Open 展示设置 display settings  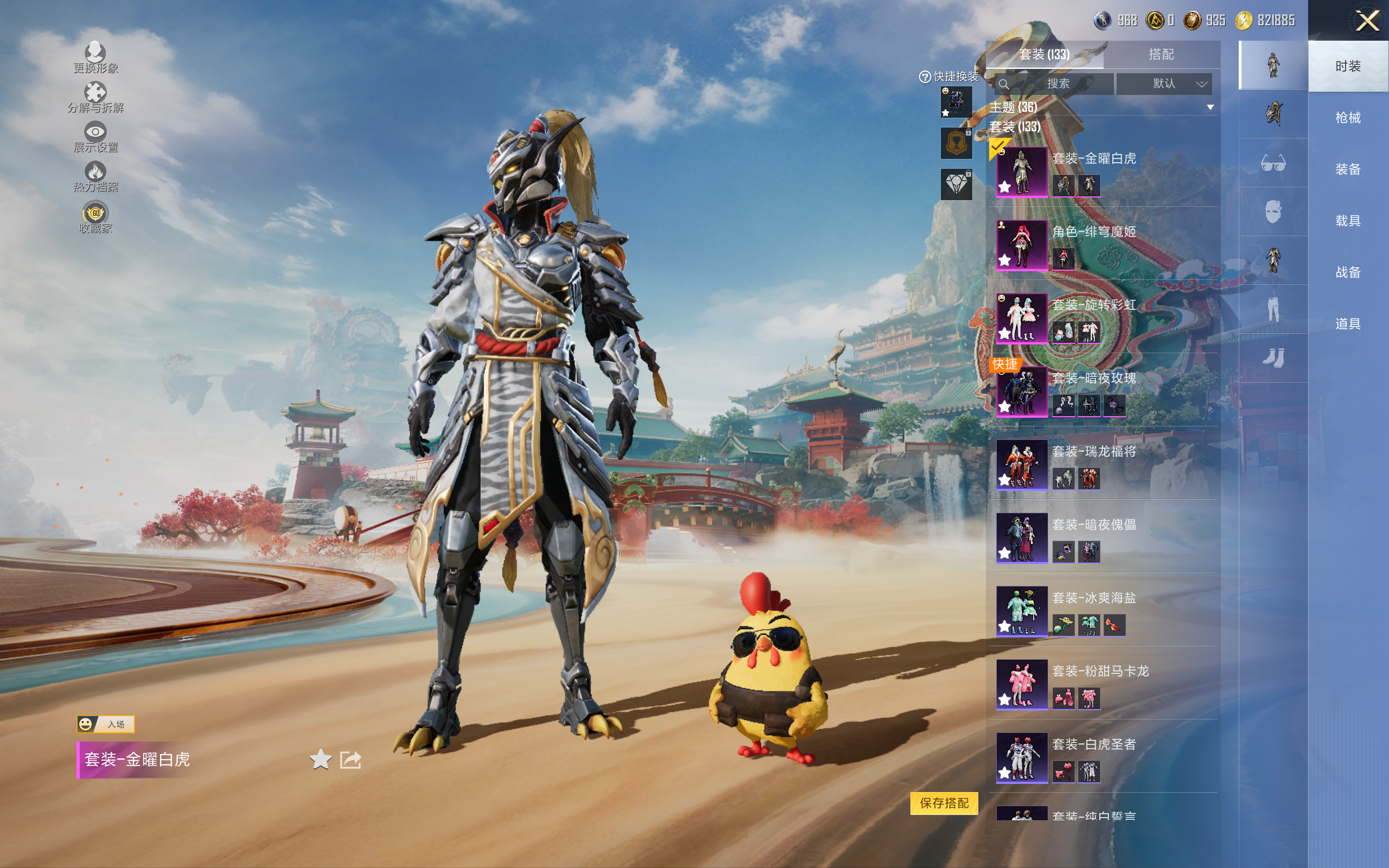[95, 137]
